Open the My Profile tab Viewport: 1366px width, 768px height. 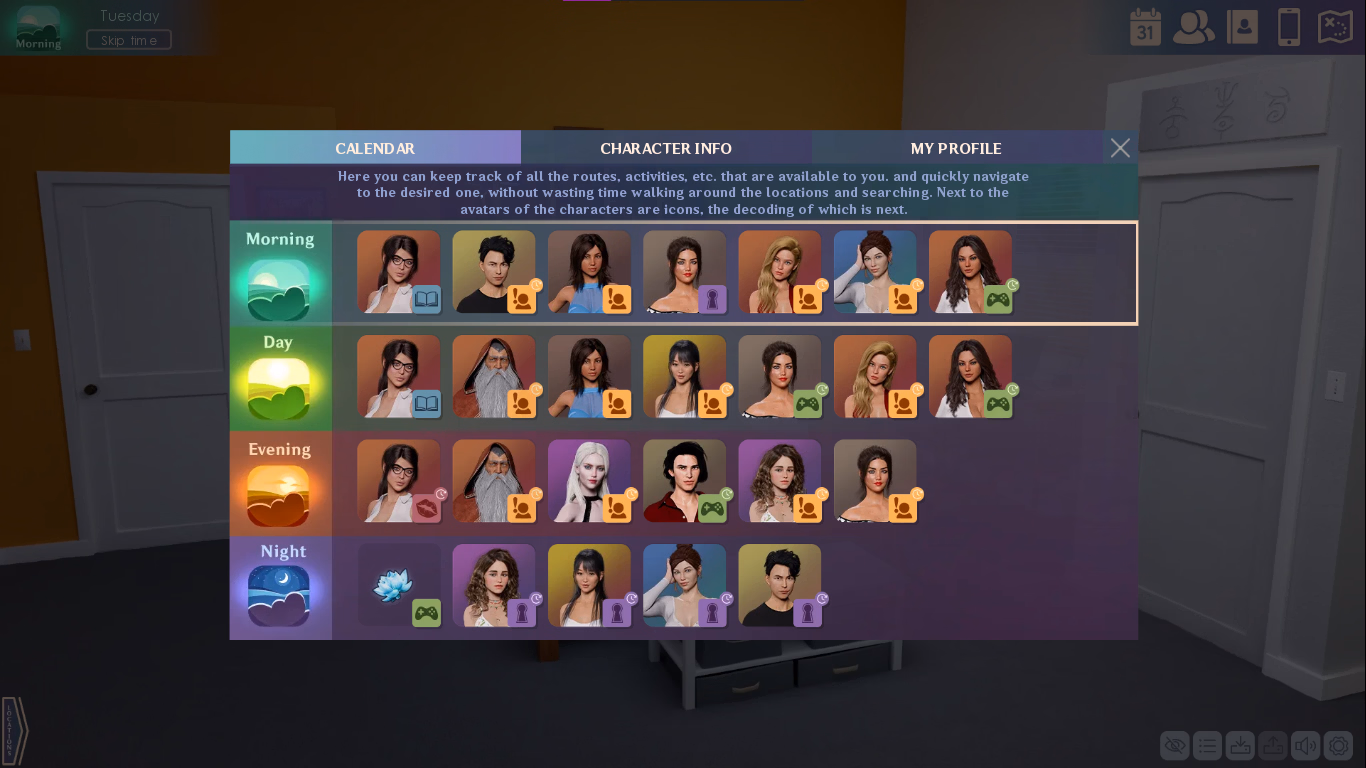tap(956, 148)
